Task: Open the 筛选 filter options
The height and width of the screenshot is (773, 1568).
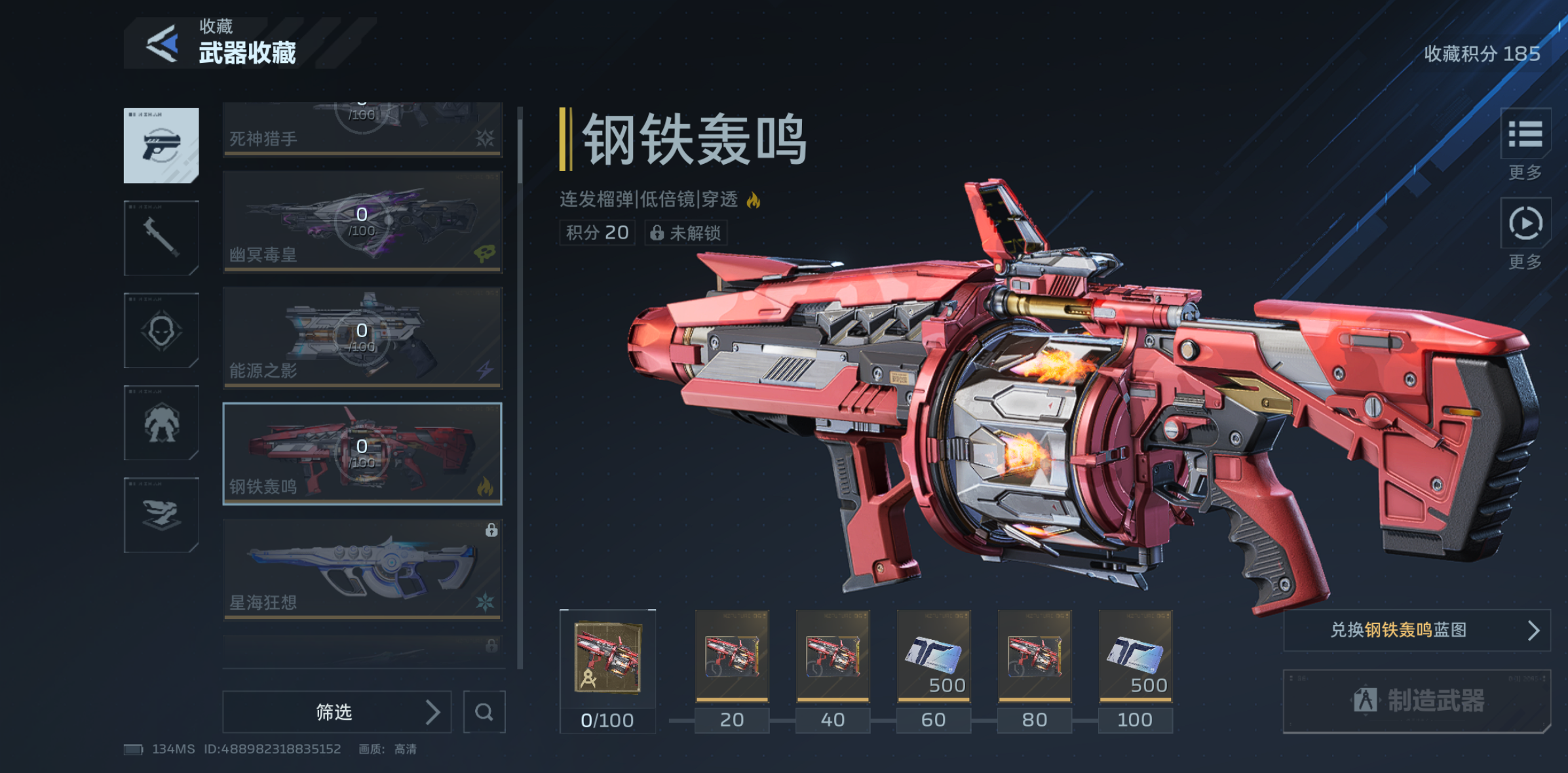Action: 337,711
